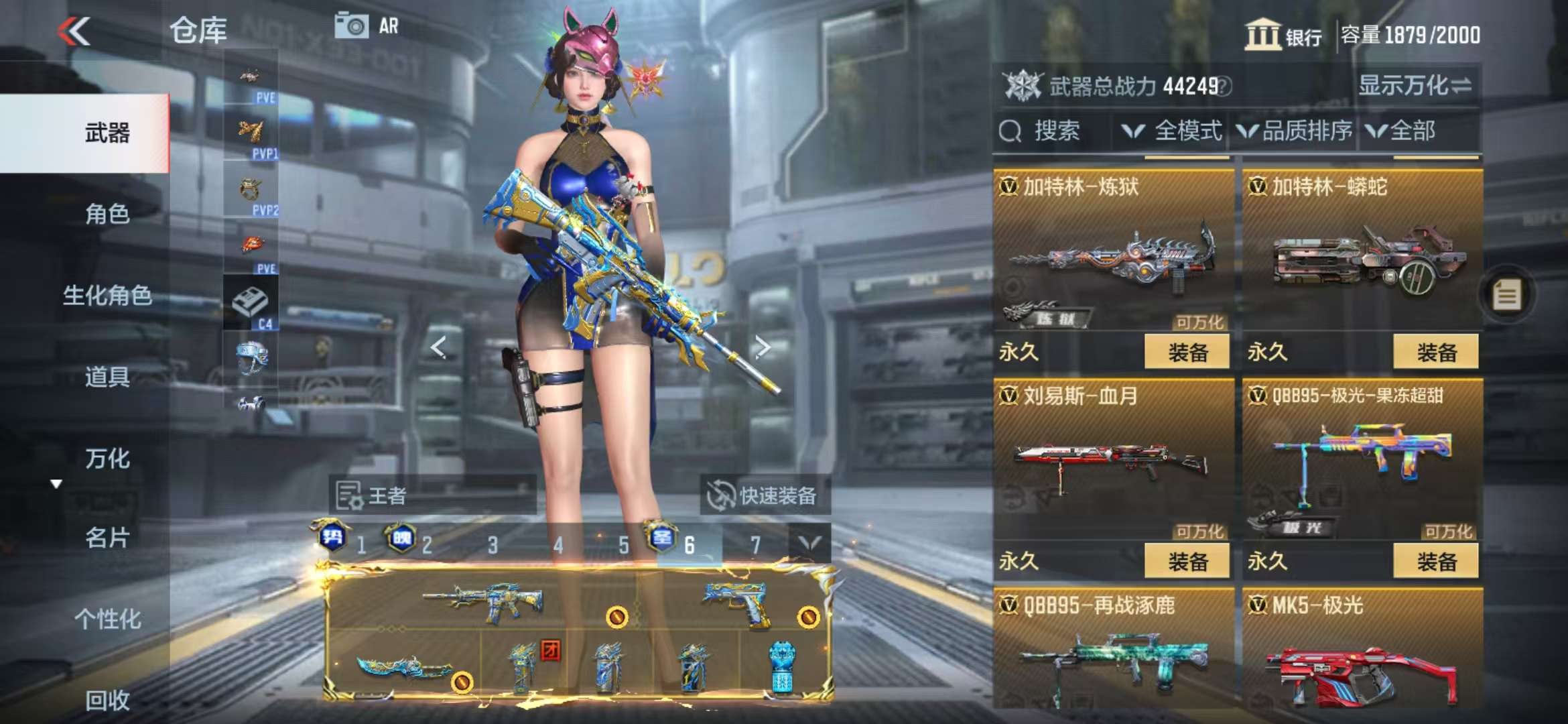Select the 道具 items tab
Viewport: 1568px width, 724px height.
coord(107,377)
